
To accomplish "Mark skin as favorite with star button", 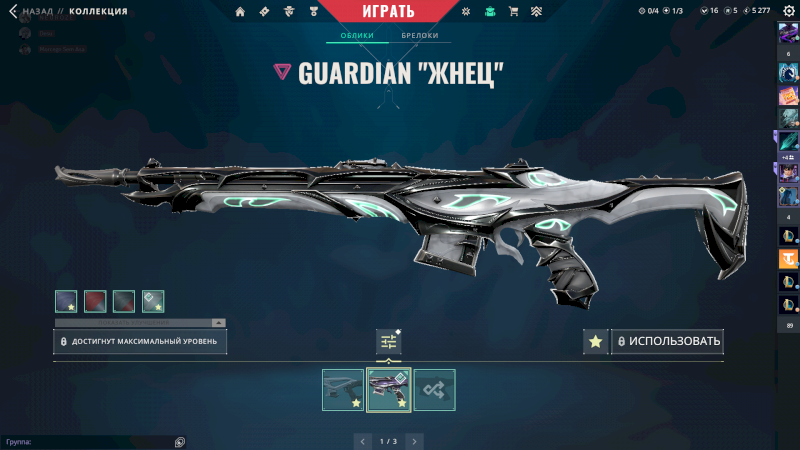I will (x=595, y=342).
